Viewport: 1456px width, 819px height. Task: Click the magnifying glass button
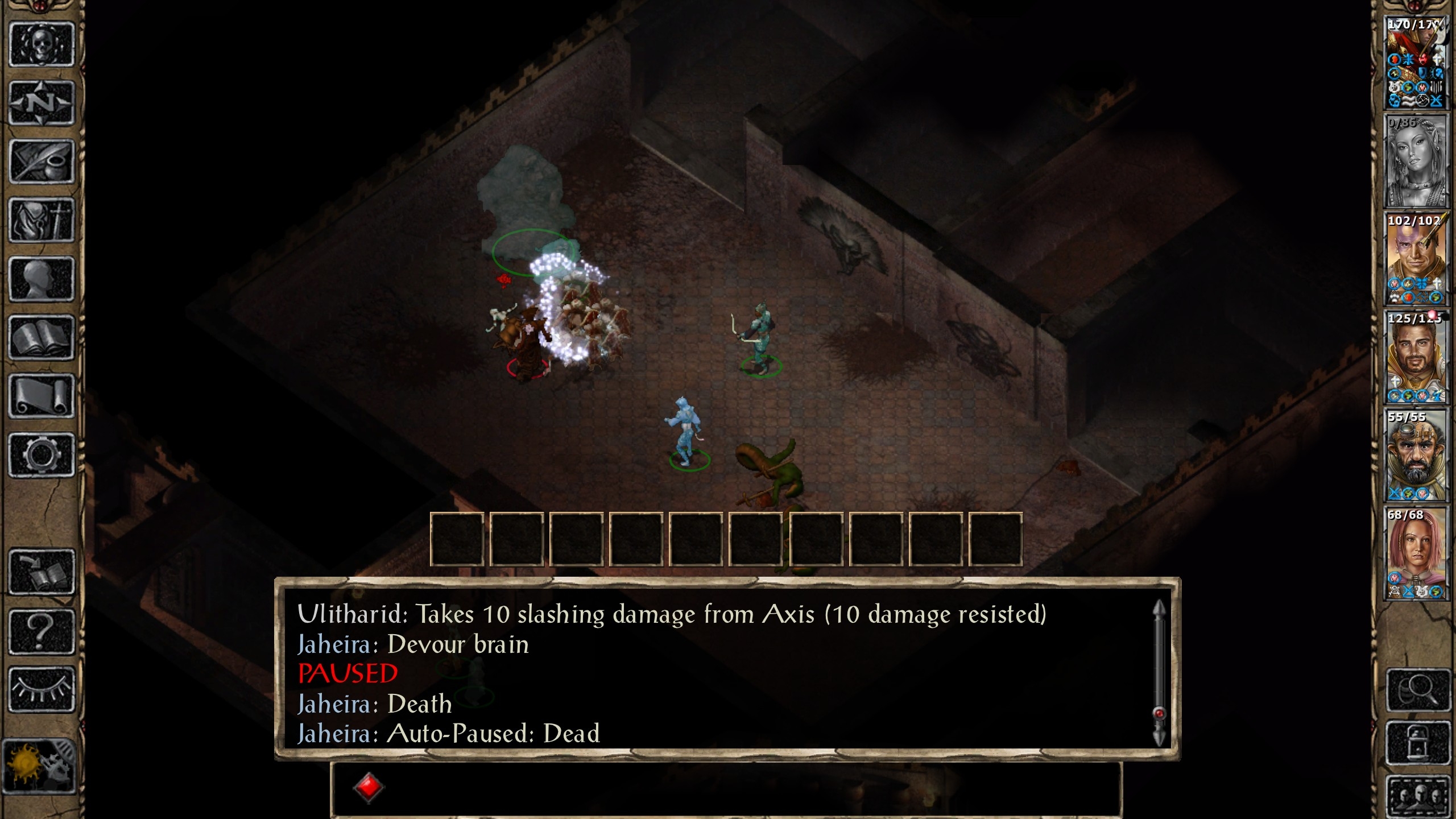coord(1417,690)
